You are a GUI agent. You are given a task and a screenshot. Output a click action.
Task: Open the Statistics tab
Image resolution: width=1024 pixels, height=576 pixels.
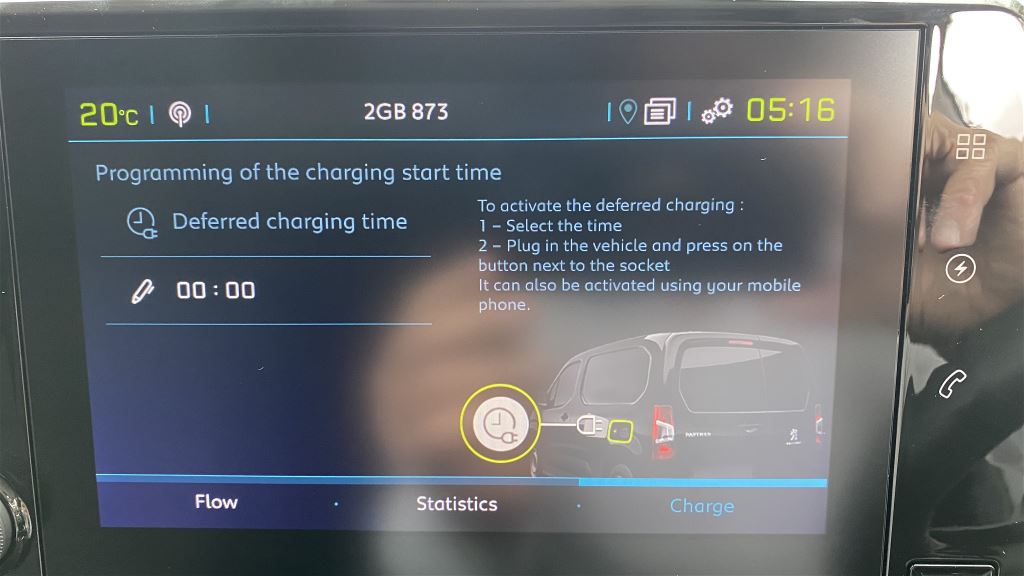click(x=456, y=504)
